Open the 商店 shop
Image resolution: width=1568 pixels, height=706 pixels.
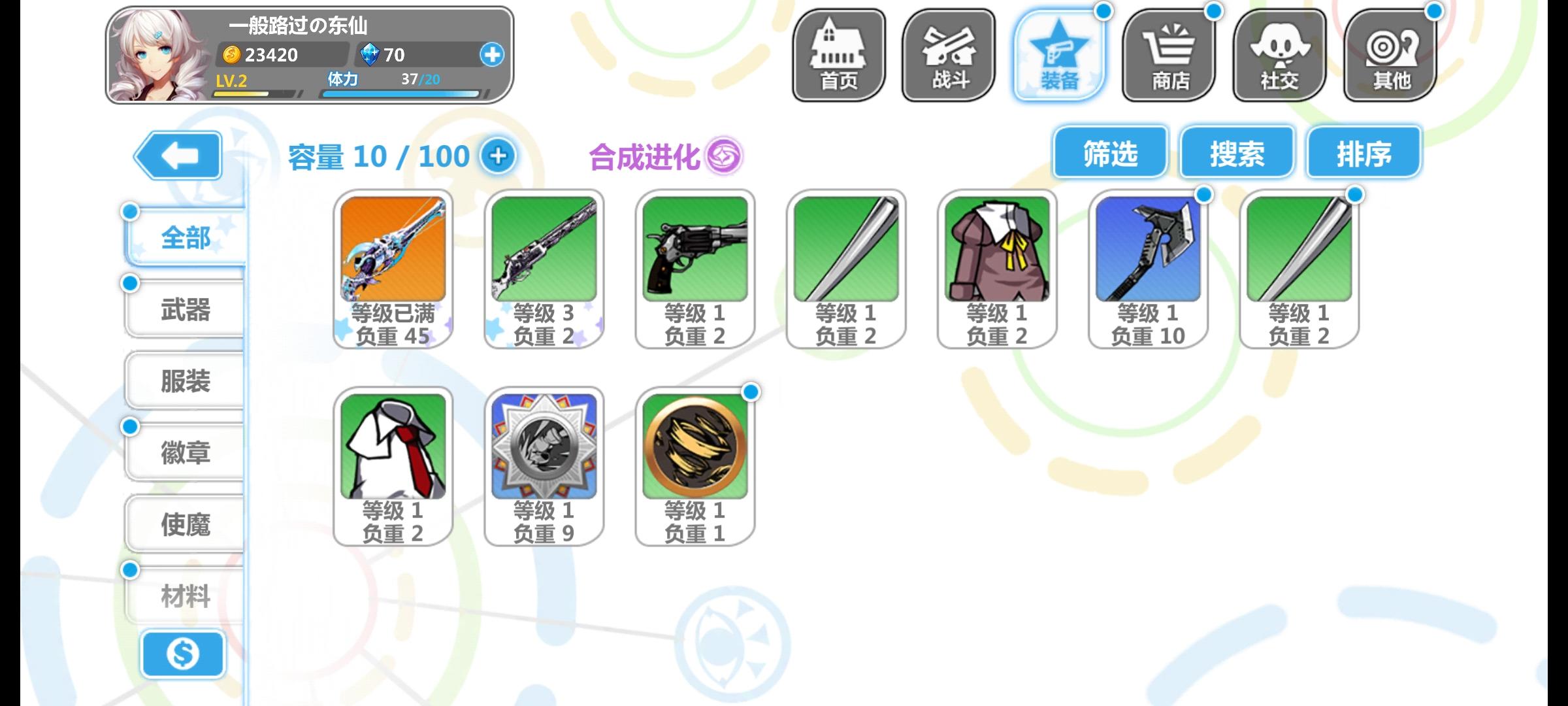pos(1169,56)
